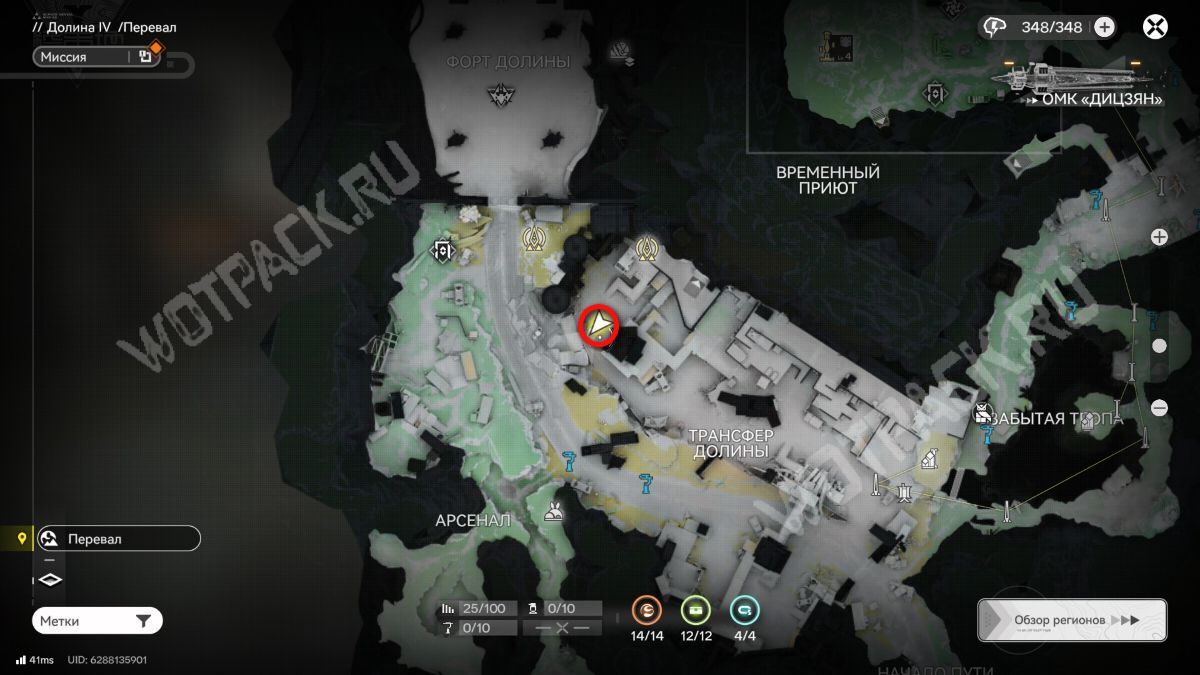Click the blue 4/4 collectible counter icon

[x=744, y=609]
